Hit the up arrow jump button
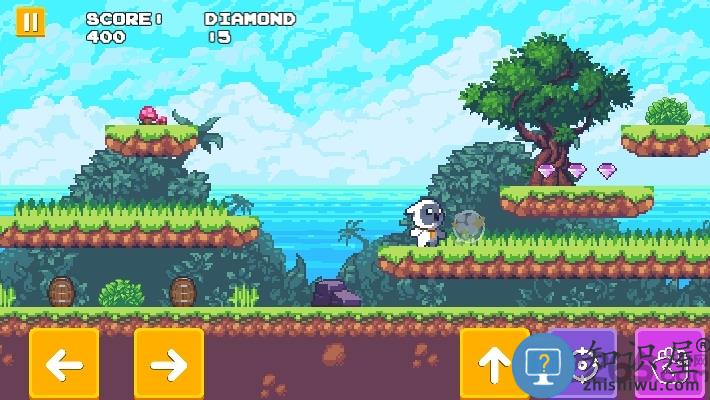710x400 pixels. click(x=492, y=365)
